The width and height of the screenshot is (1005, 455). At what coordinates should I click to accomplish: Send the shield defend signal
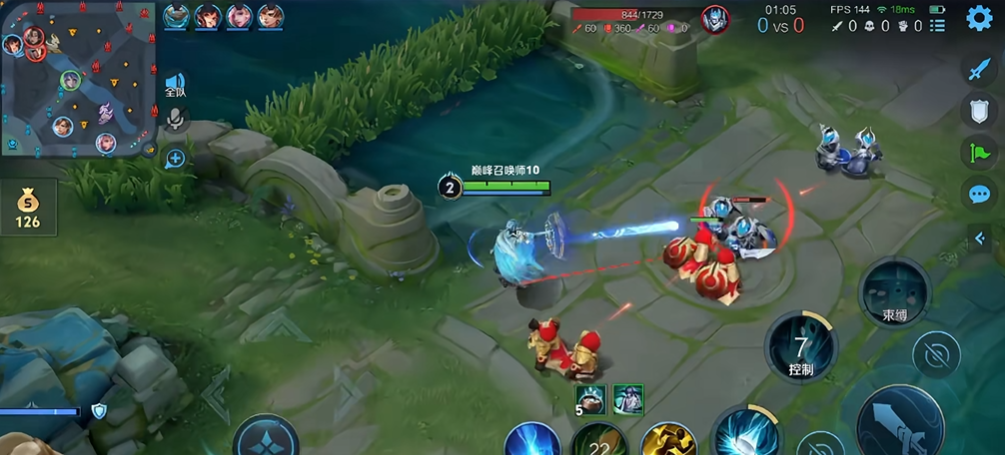(979, 110)
